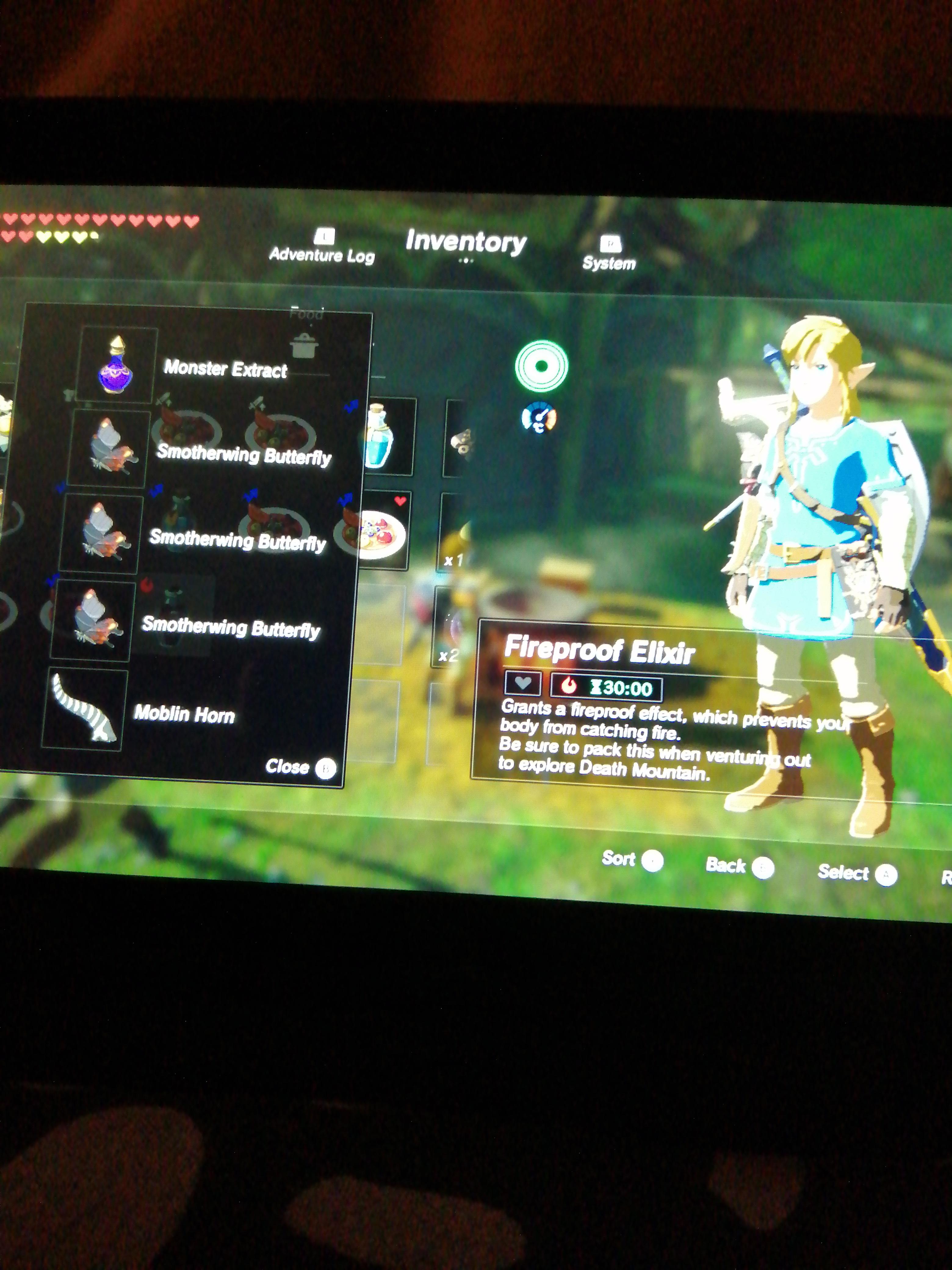Switch to the Adventure Log tab
Screen dimensions: 952x1270
point(323,252)
